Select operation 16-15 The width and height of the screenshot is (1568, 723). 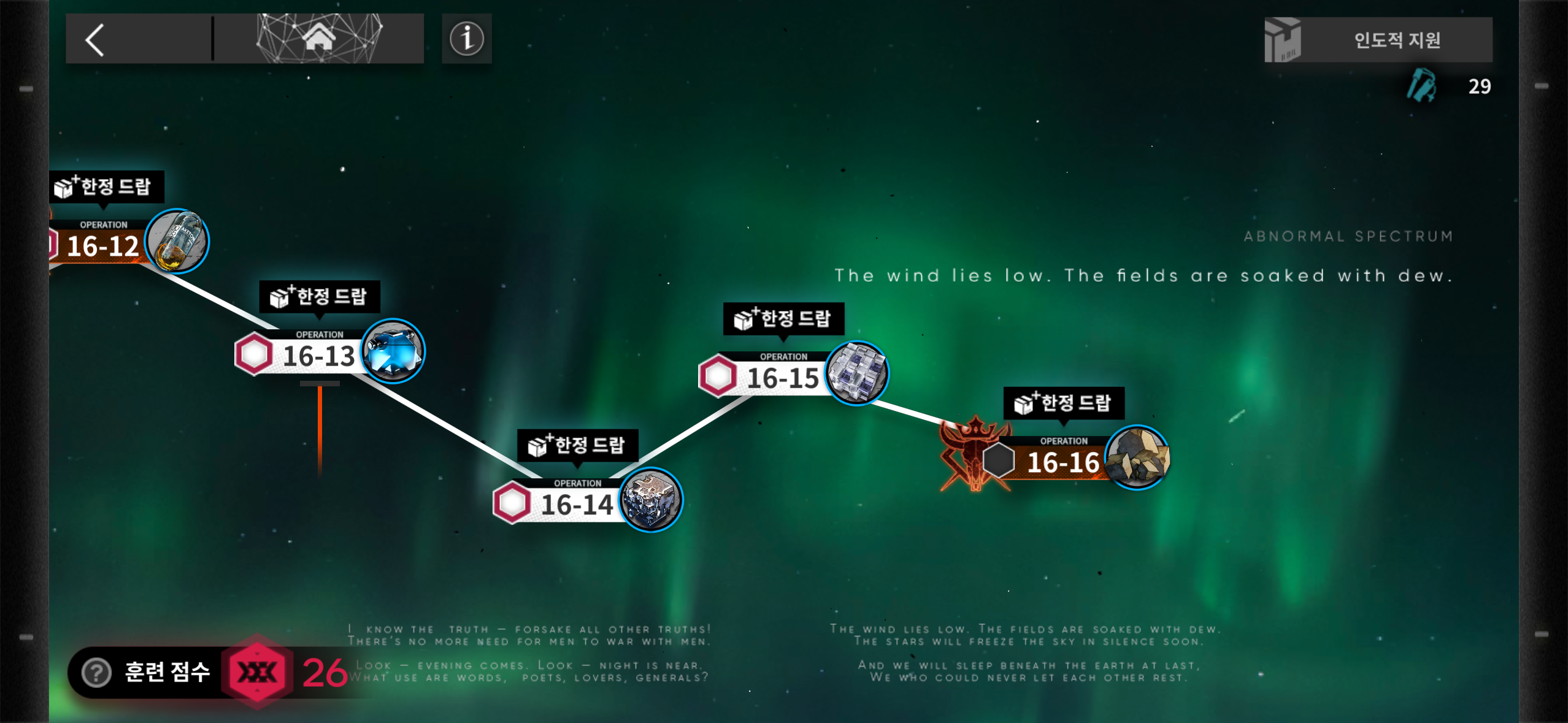(782, 378)
